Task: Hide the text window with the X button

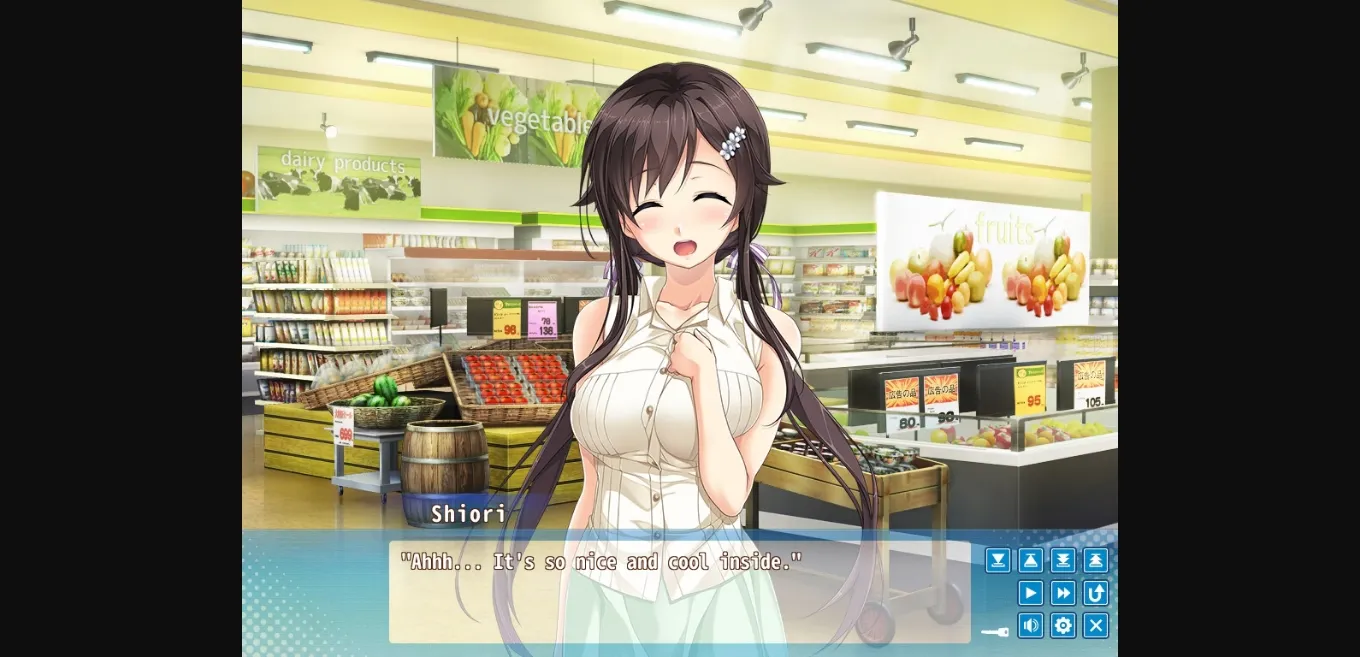Action: pos(1095,626)
